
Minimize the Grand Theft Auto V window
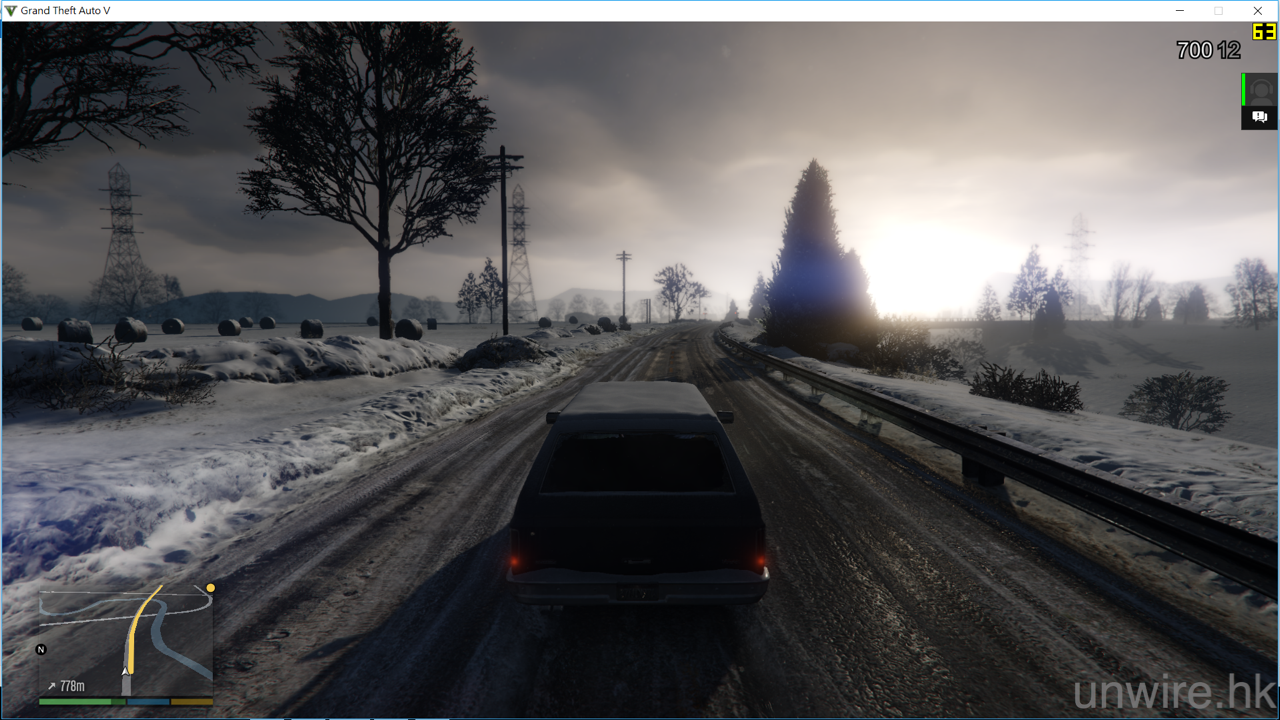[x=1179, y=11]
